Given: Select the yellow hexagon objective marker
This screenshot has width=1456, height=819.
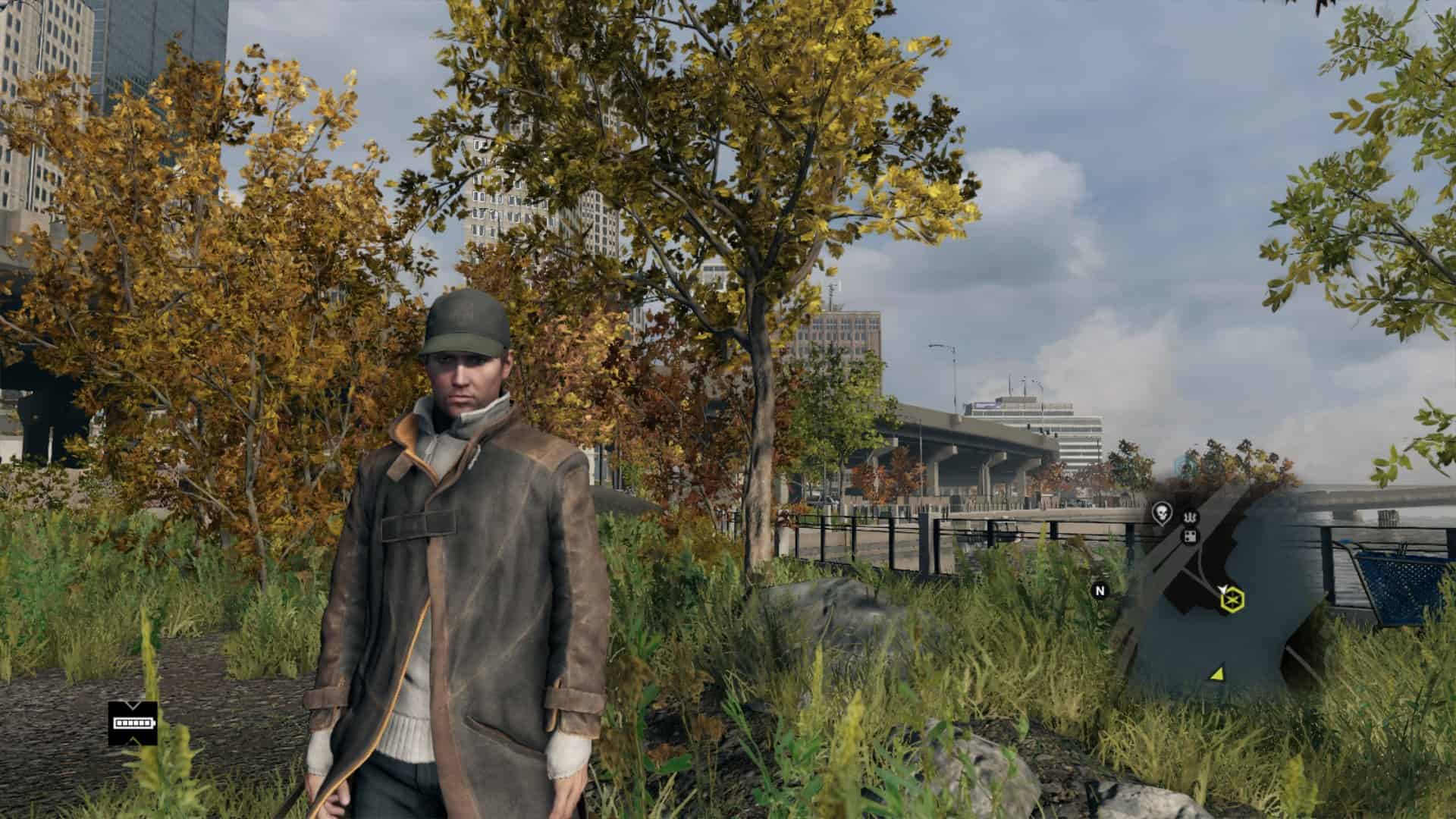Looking at the screenshot, I should click(1233, 601).
